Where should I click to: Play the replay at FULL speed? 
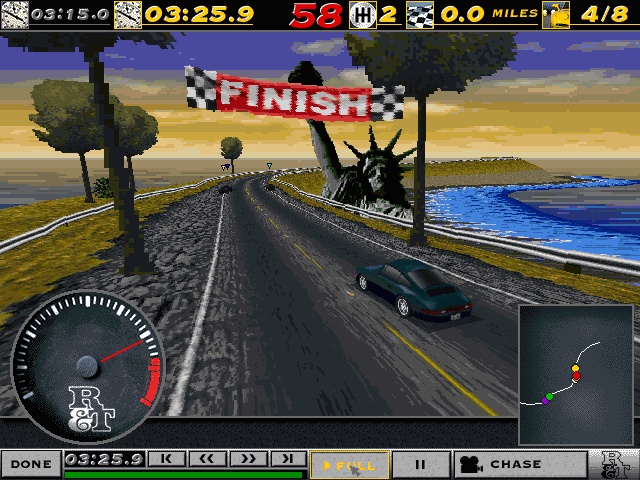coord(348,464)
